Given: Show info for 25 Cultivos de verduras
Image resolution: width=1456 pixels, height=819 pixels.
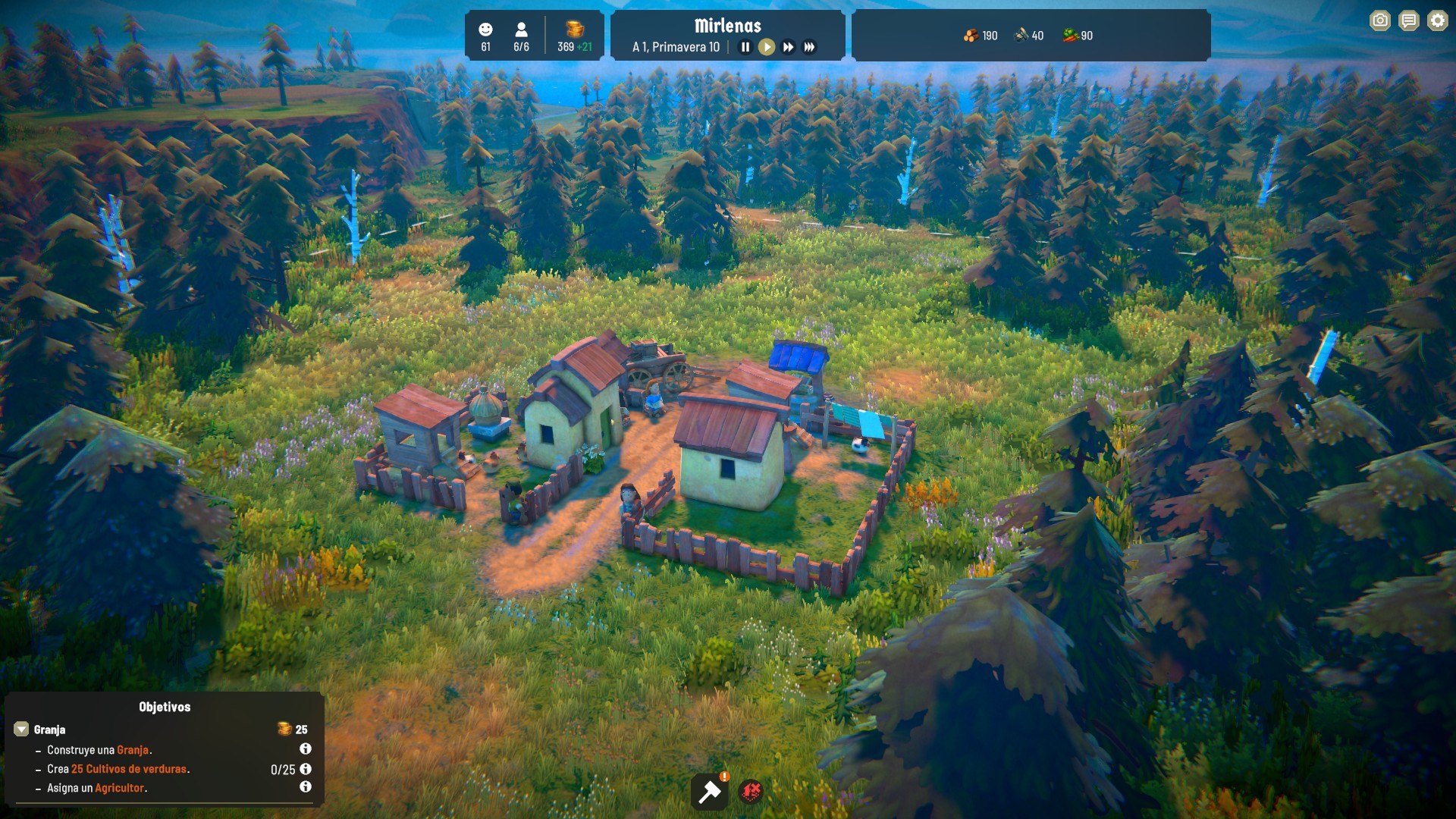Looking at the screenshot, I should coord(306,768).
